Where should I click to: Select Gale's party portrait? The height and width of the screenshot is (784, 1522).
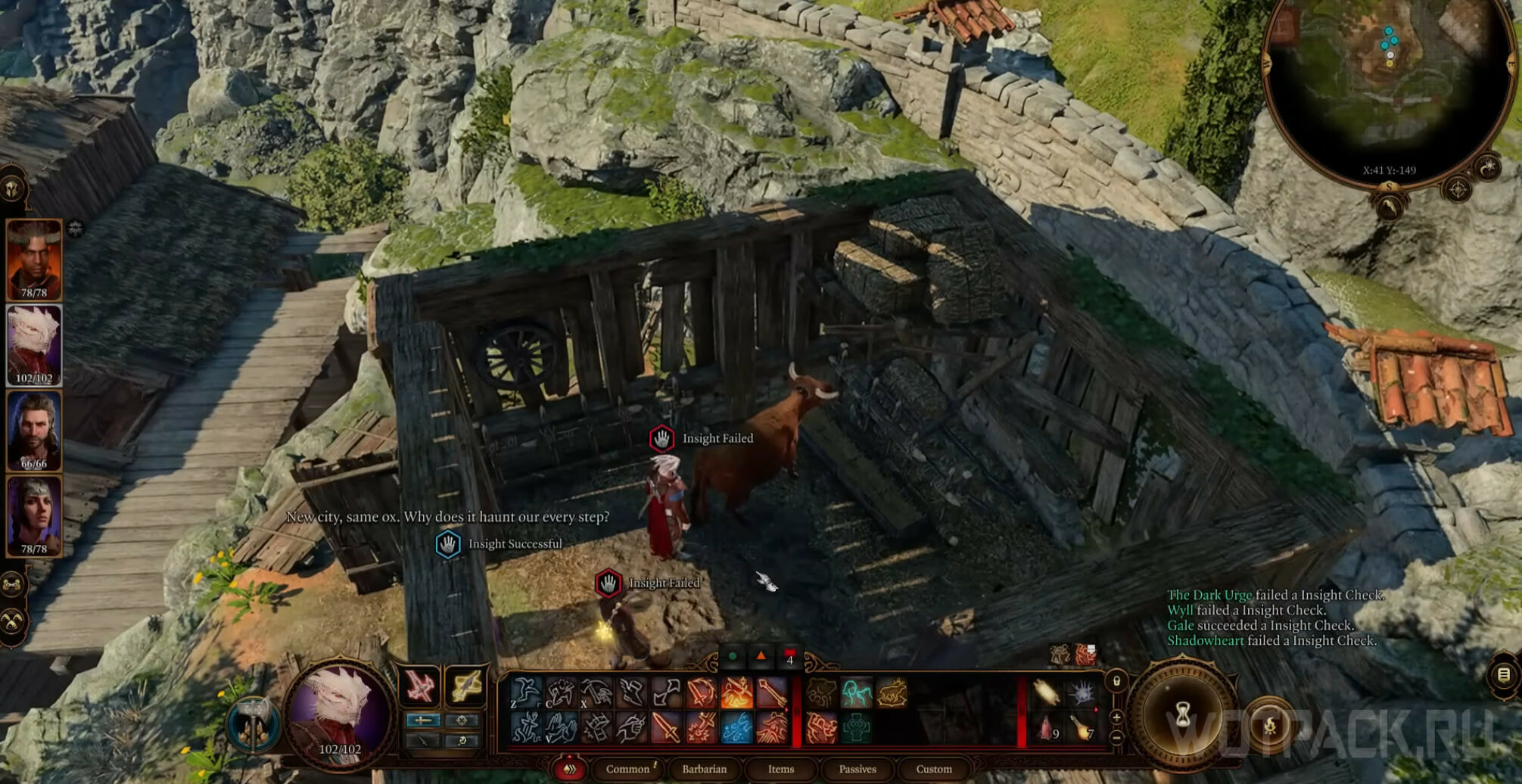click(x=34, y=431)
